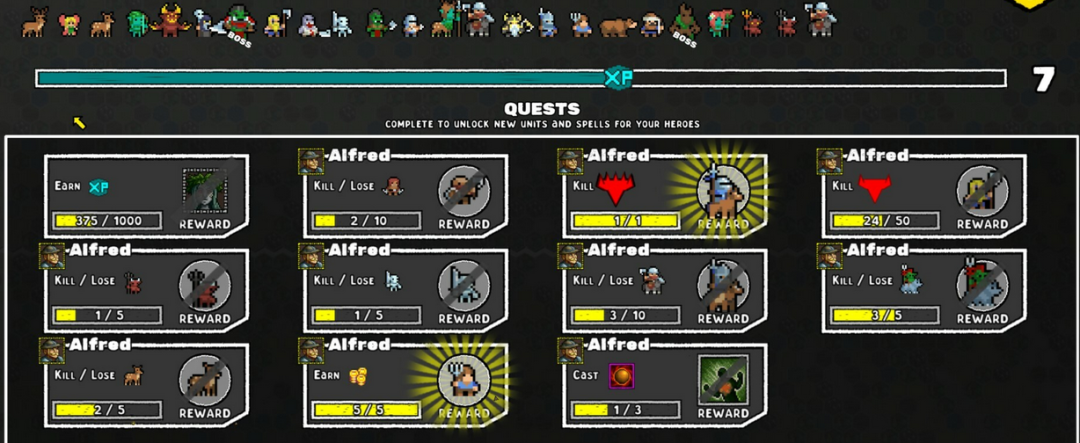The height and width of the screenshot is (443, 1080).
Task: Select the brown bear in the top unit row
Action: (617, 24)
